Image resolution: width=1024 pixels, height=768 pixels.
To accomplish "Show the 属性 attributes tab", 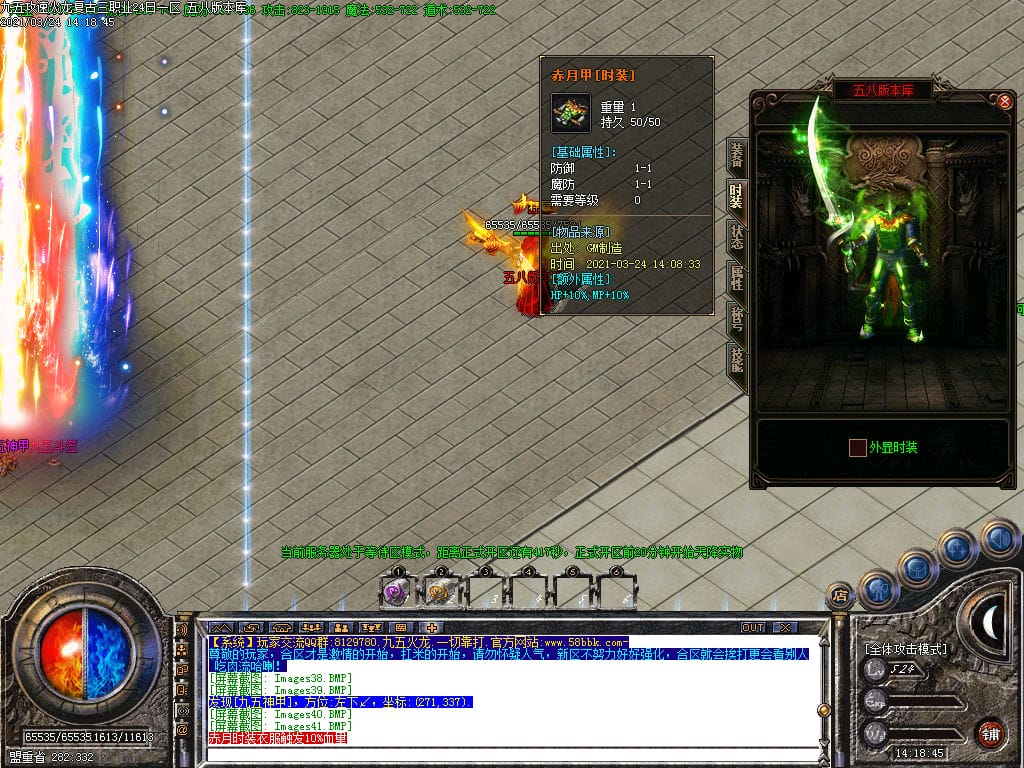I will point(737,278).
